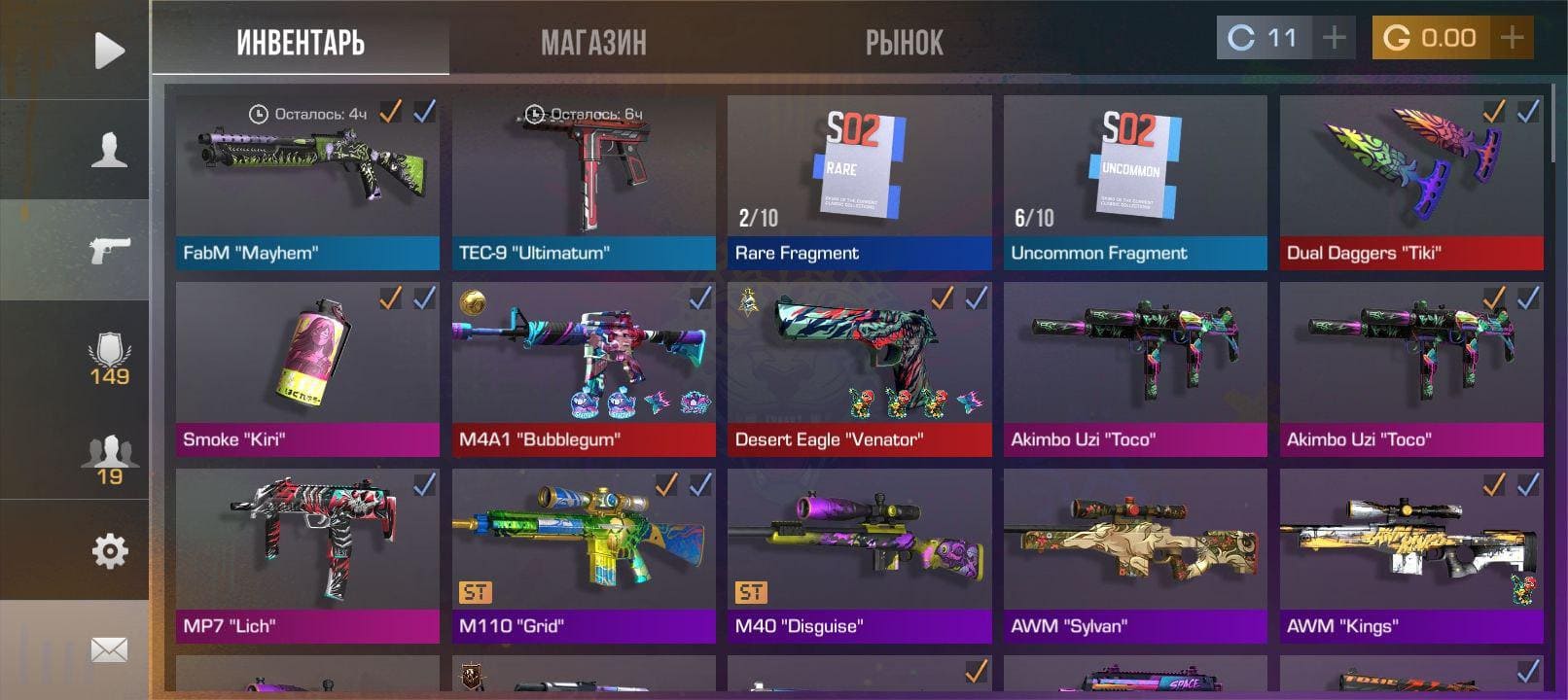The image size is (1568, 700).
Task: Open the player profile icon
Action: (109, 151)
